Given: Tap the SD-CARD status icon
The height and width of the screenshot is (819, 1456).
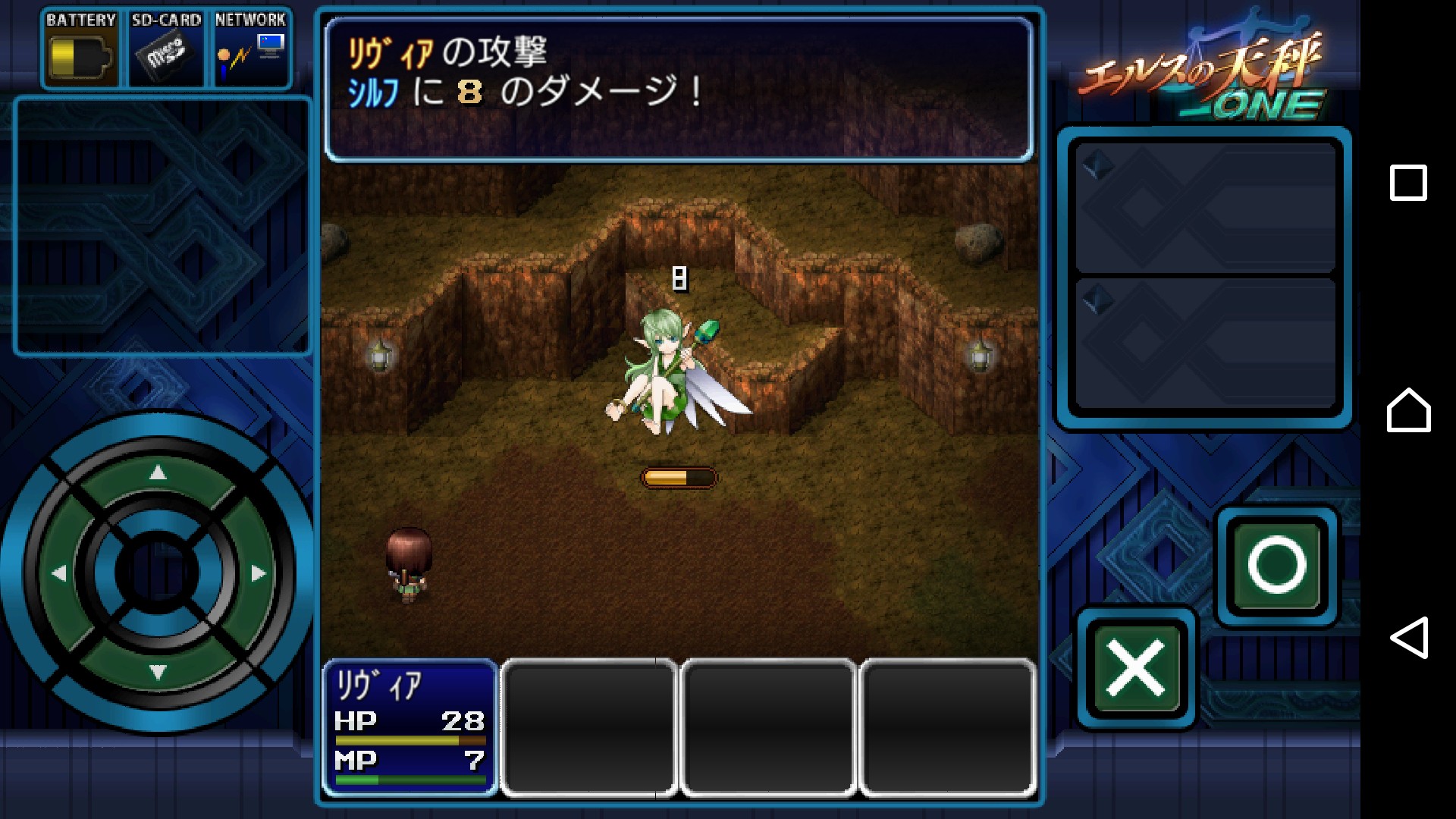Looking at the screenshot, I should (166, 49).
